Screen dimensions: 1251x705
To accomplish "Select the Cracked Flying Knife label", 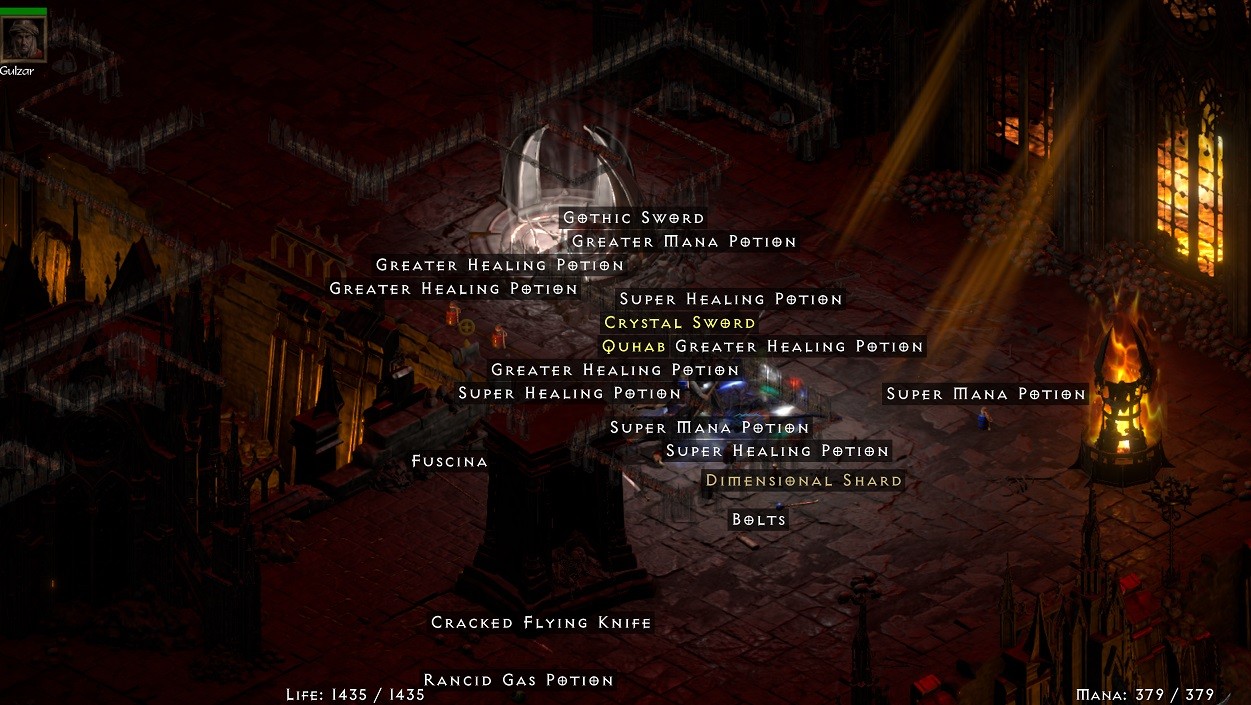I will [541, 623].
